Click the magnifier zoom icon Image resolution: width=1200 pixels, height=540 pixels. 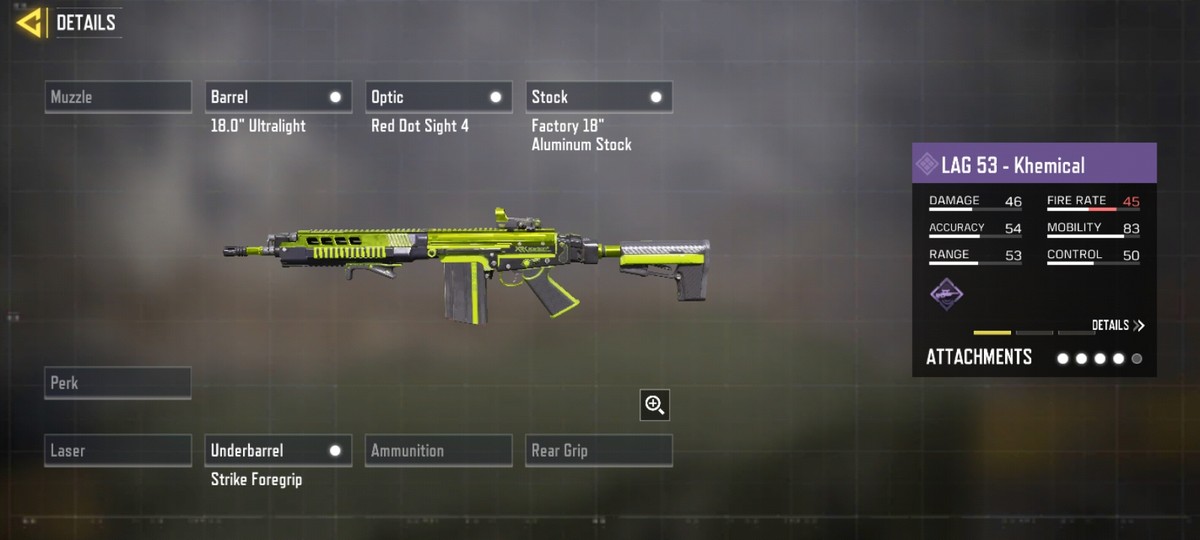[655, 404]
